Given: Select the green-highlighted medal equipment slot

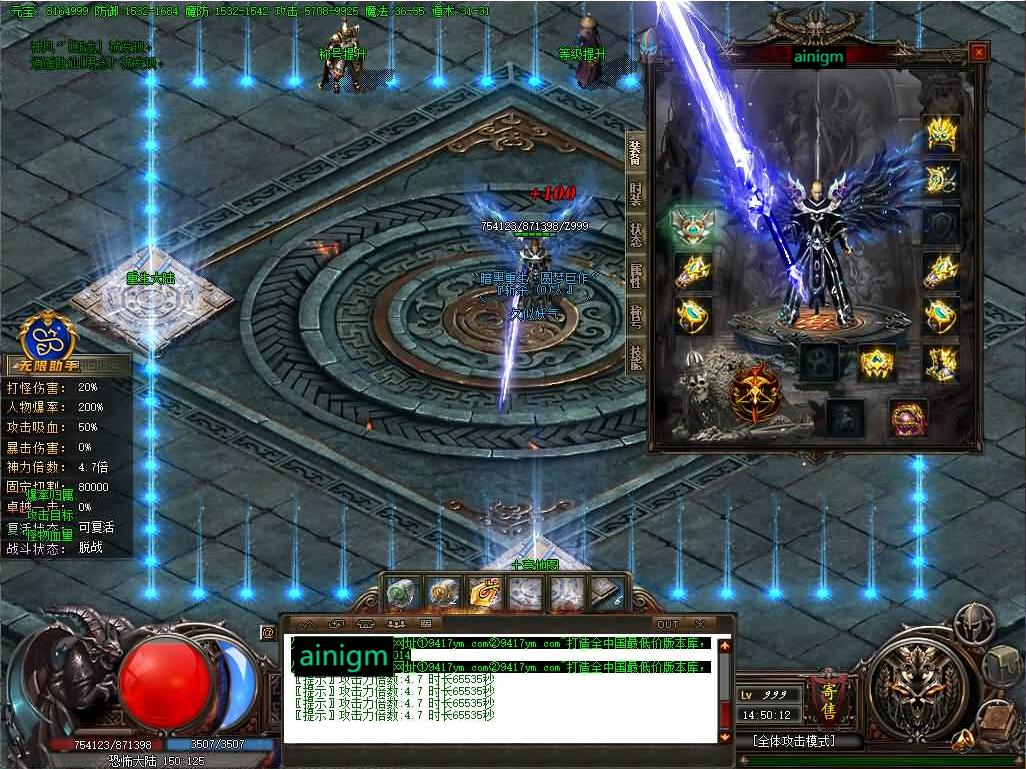Looking at the screenshot, I should (x=692, y=227).
